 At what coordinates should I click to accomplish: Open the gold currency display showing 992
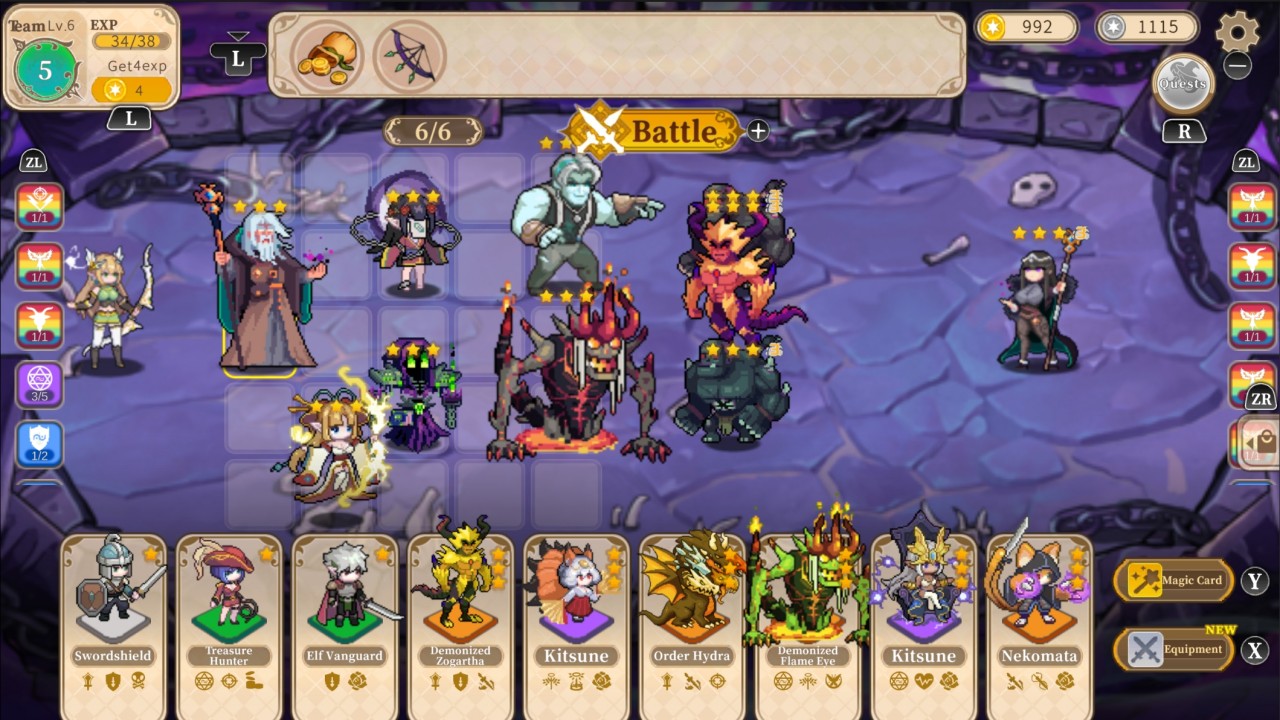1027,27
